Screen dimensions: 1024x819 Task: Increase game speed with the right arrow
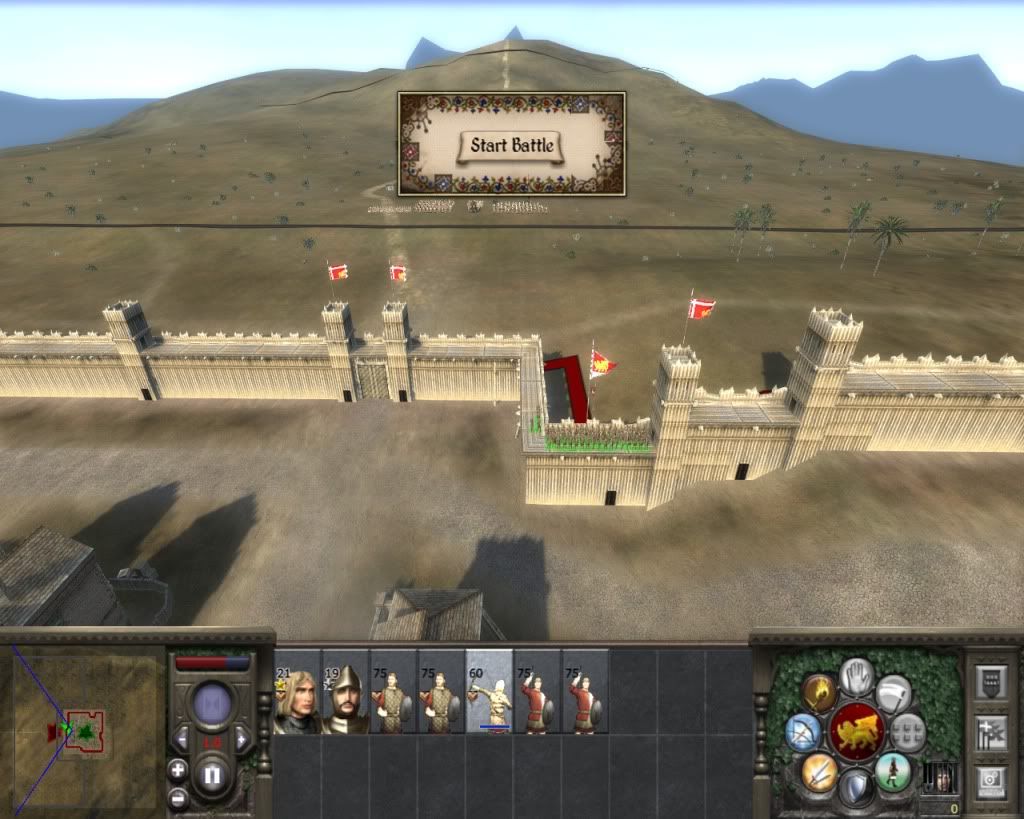tap(241, 740)
